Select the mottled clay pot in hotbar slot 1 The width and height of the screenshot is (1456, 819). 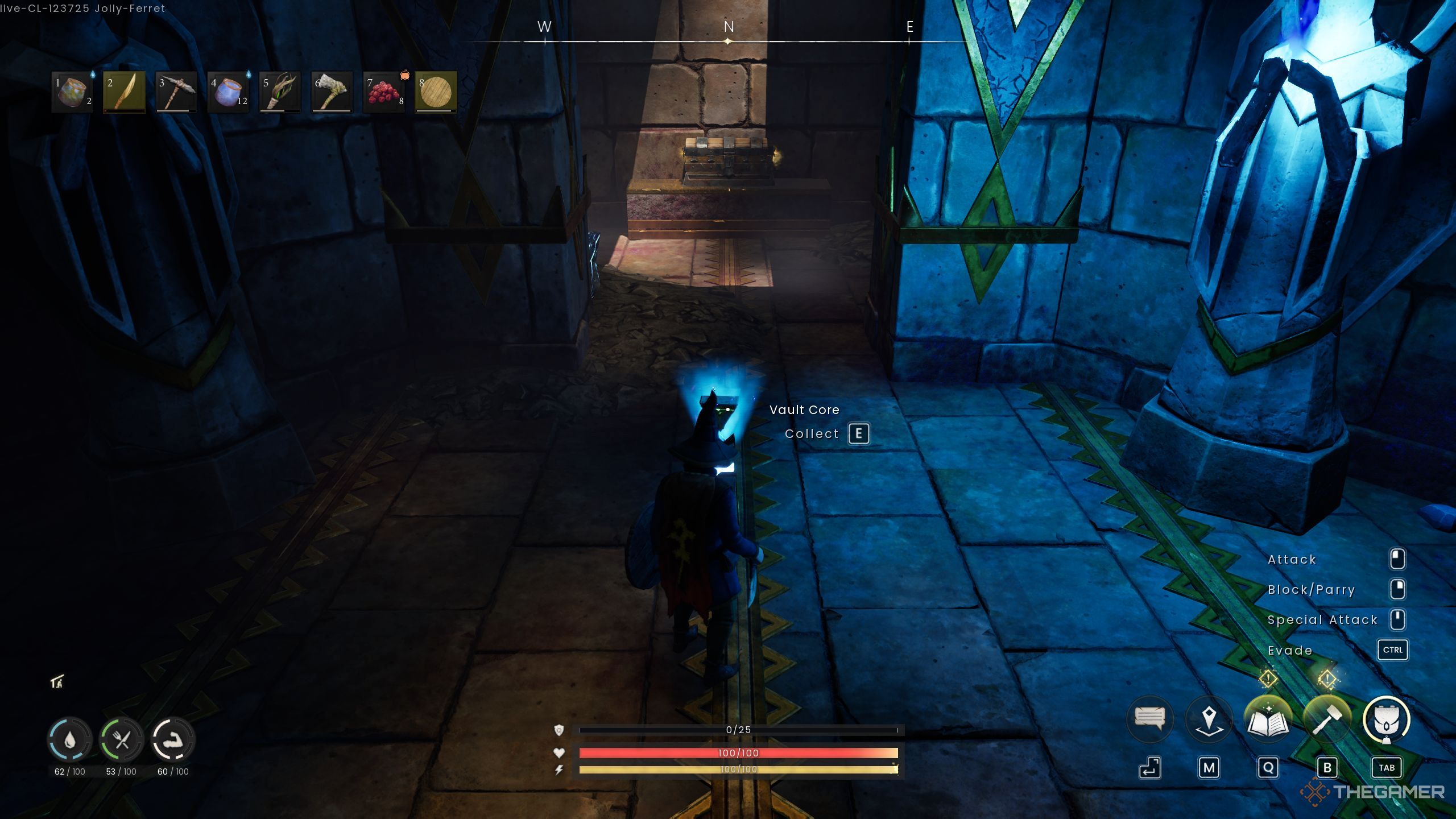(x=72, y=92)
